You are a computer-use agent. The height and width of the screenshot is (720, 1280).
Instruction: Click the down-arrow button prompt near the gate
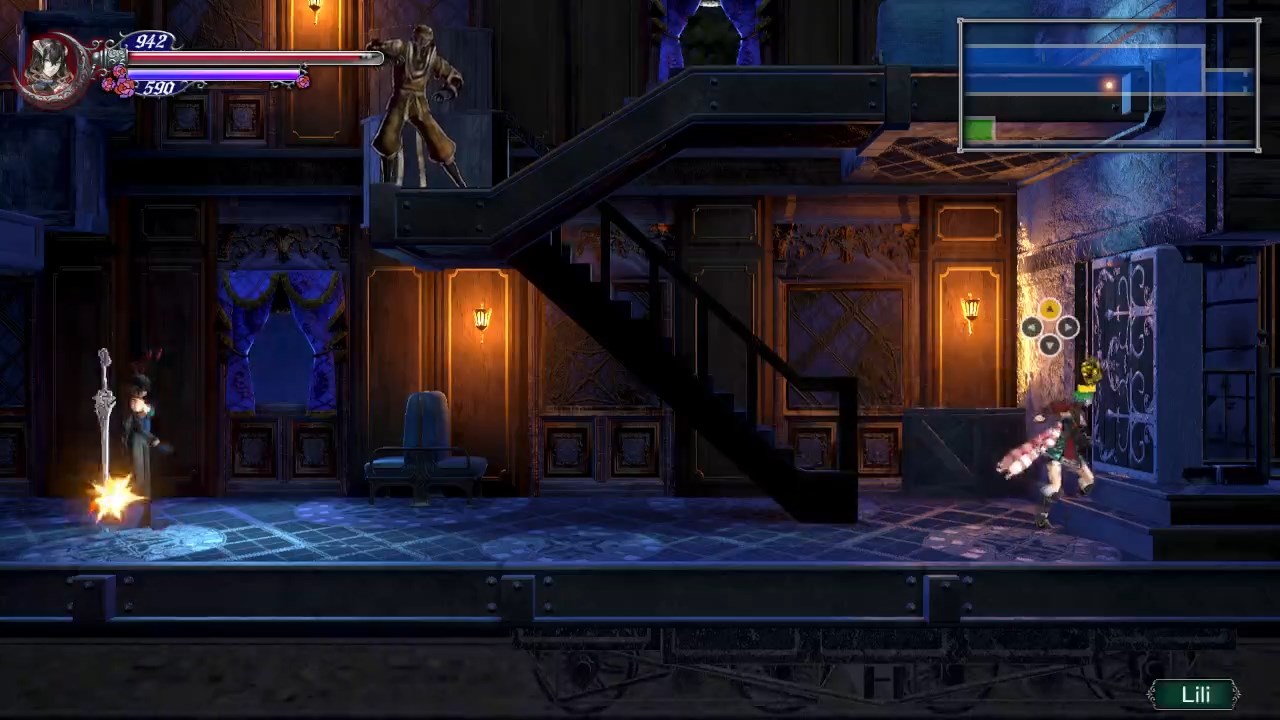(x=1049, y=345)
